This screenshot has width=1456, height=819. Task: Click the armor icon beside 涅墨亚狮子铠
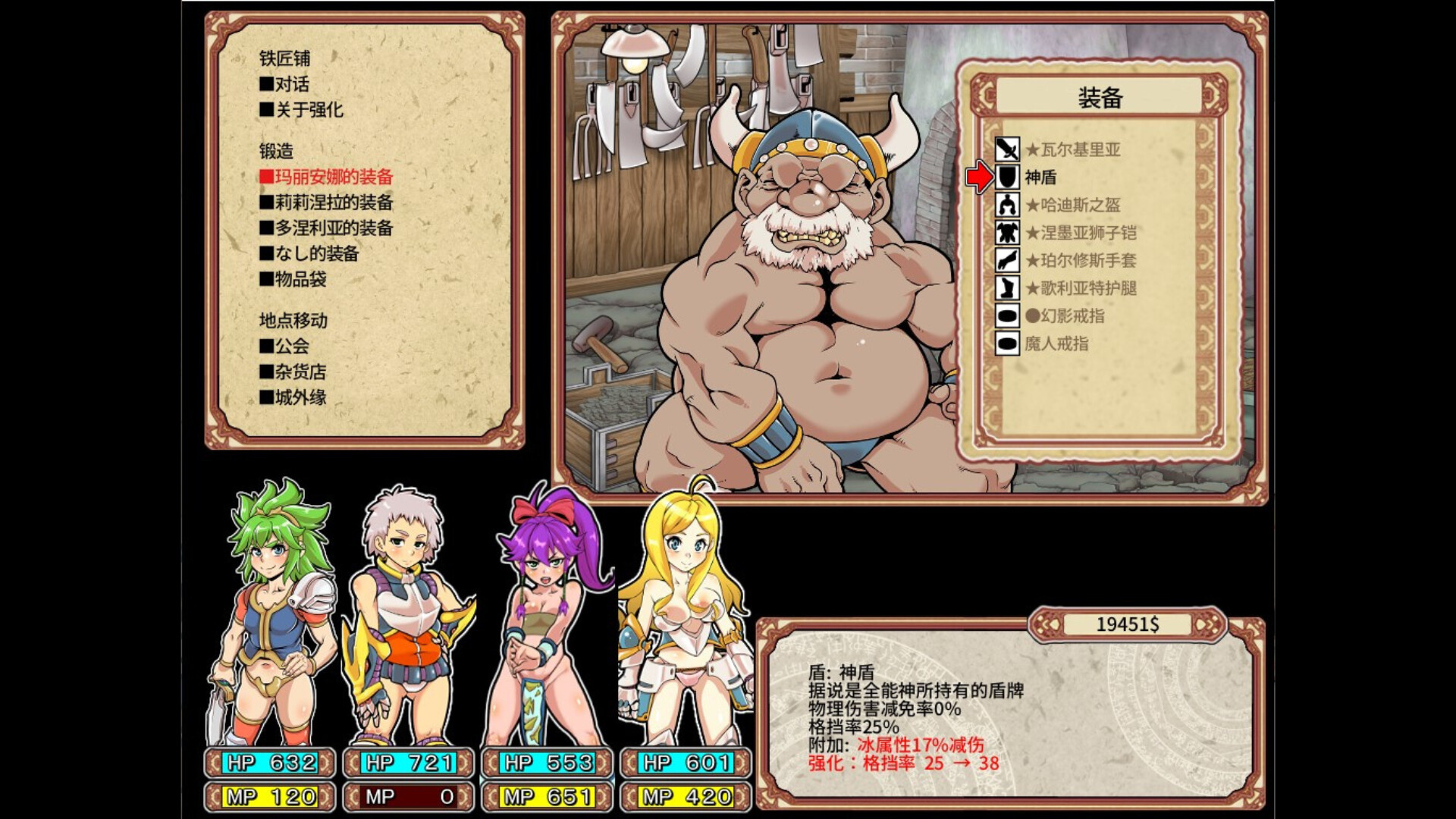coord(1009,234)
